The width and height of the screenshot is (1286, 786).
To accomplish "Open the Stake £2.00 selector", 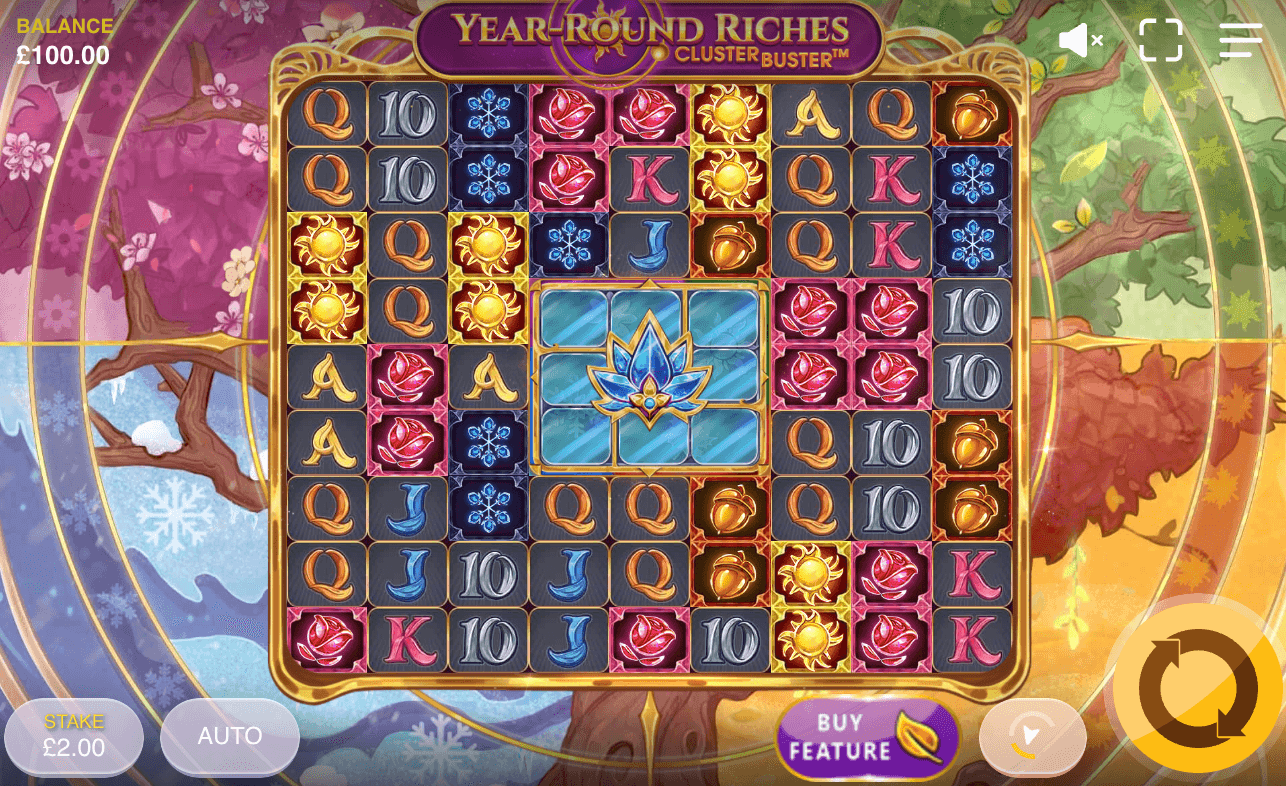I will 73,737.
